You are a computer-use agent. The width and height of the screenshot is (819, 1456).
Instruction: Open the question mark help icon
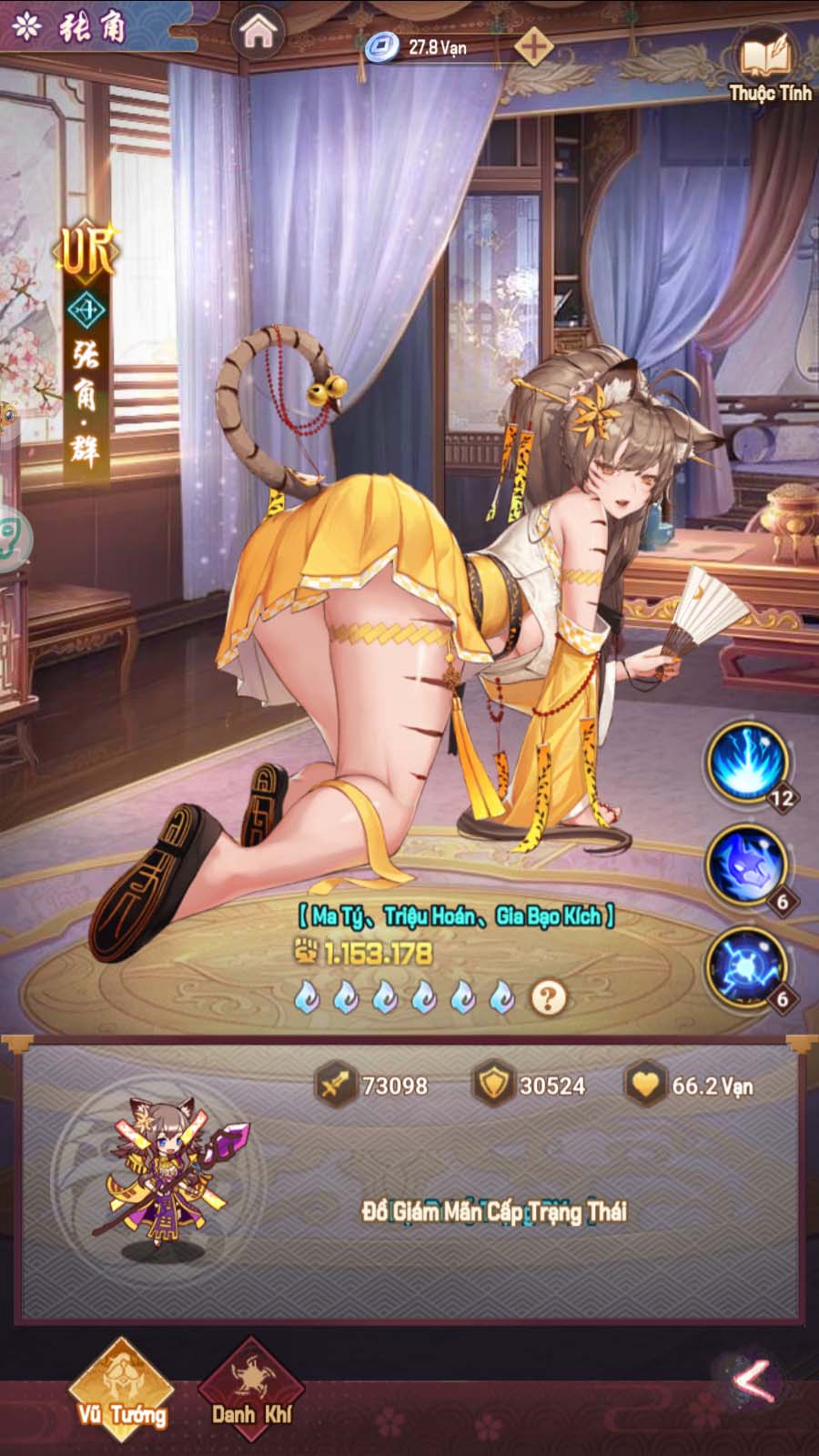pyautogui.click(x=547, y=998)
